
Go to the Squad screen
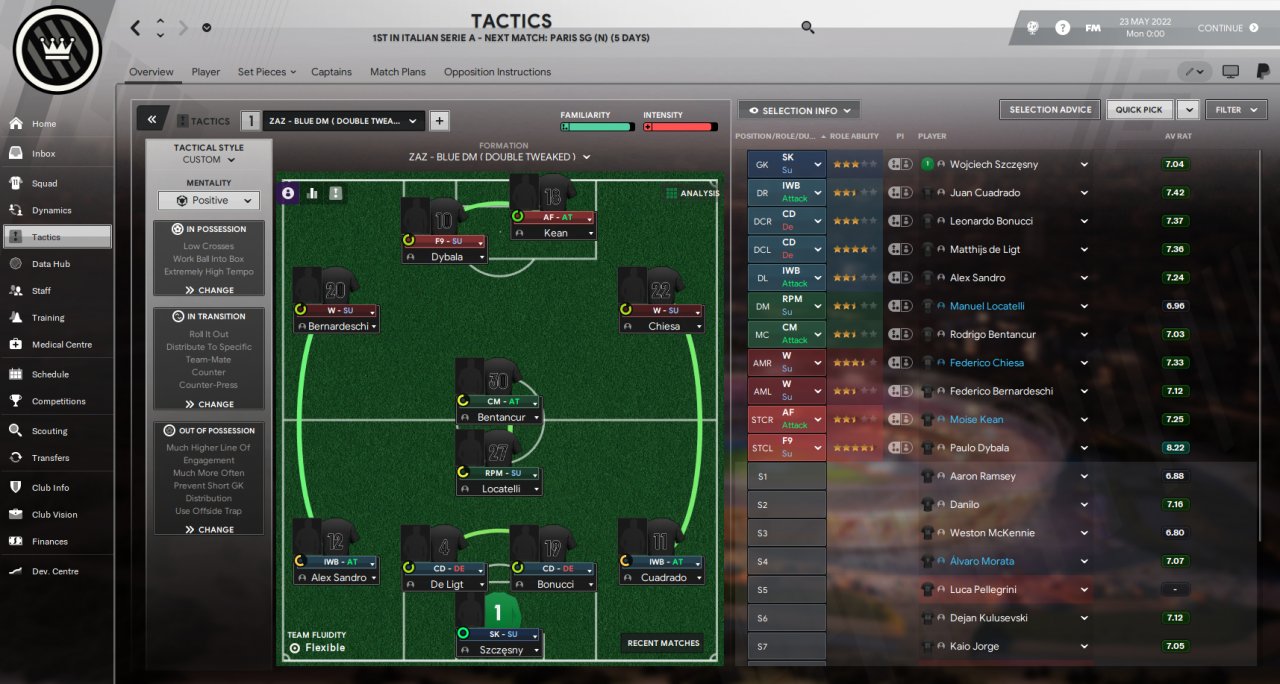[44, 184]
